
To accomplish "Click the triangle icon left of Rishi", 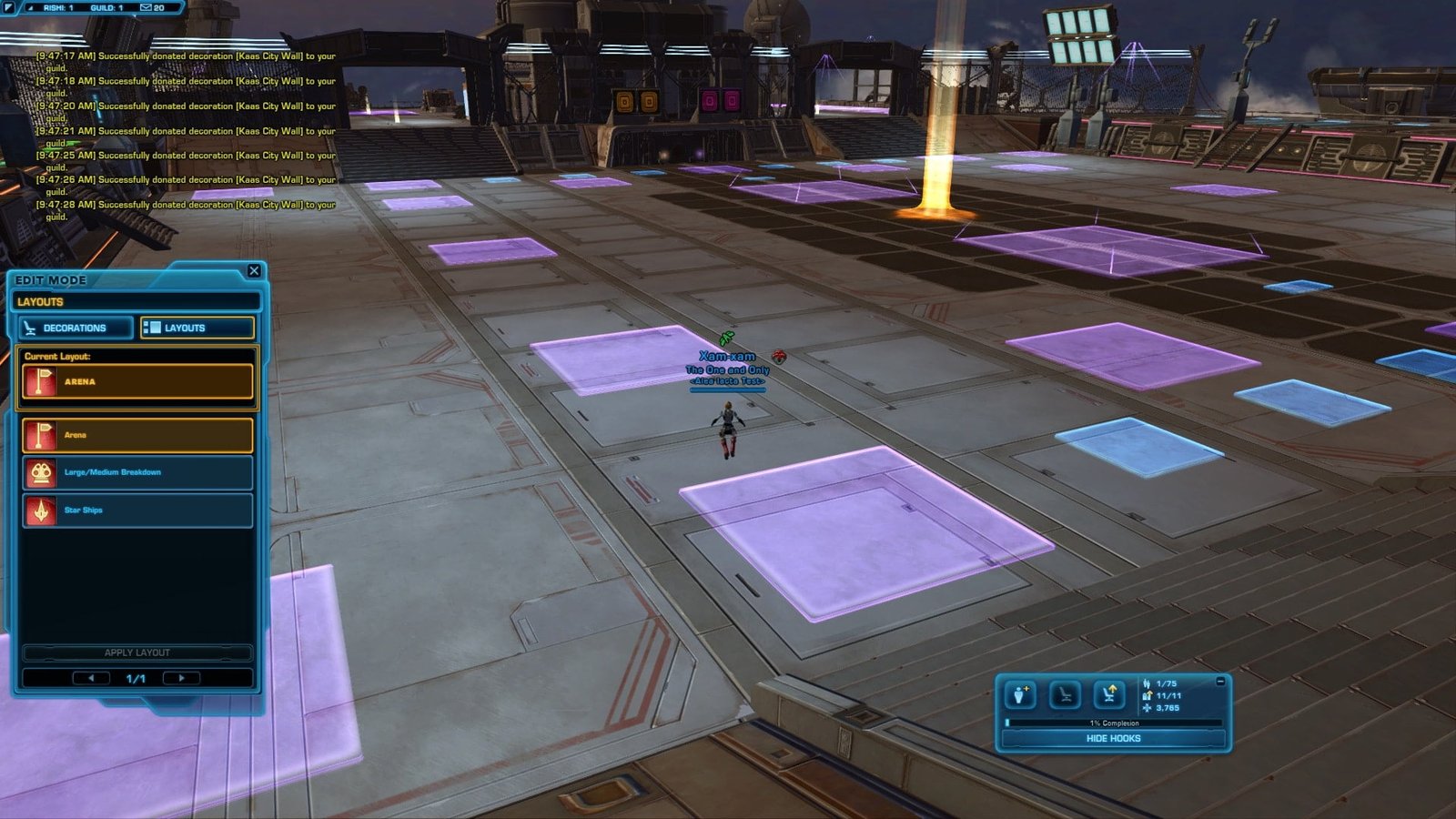I will [x=30, y=7].
